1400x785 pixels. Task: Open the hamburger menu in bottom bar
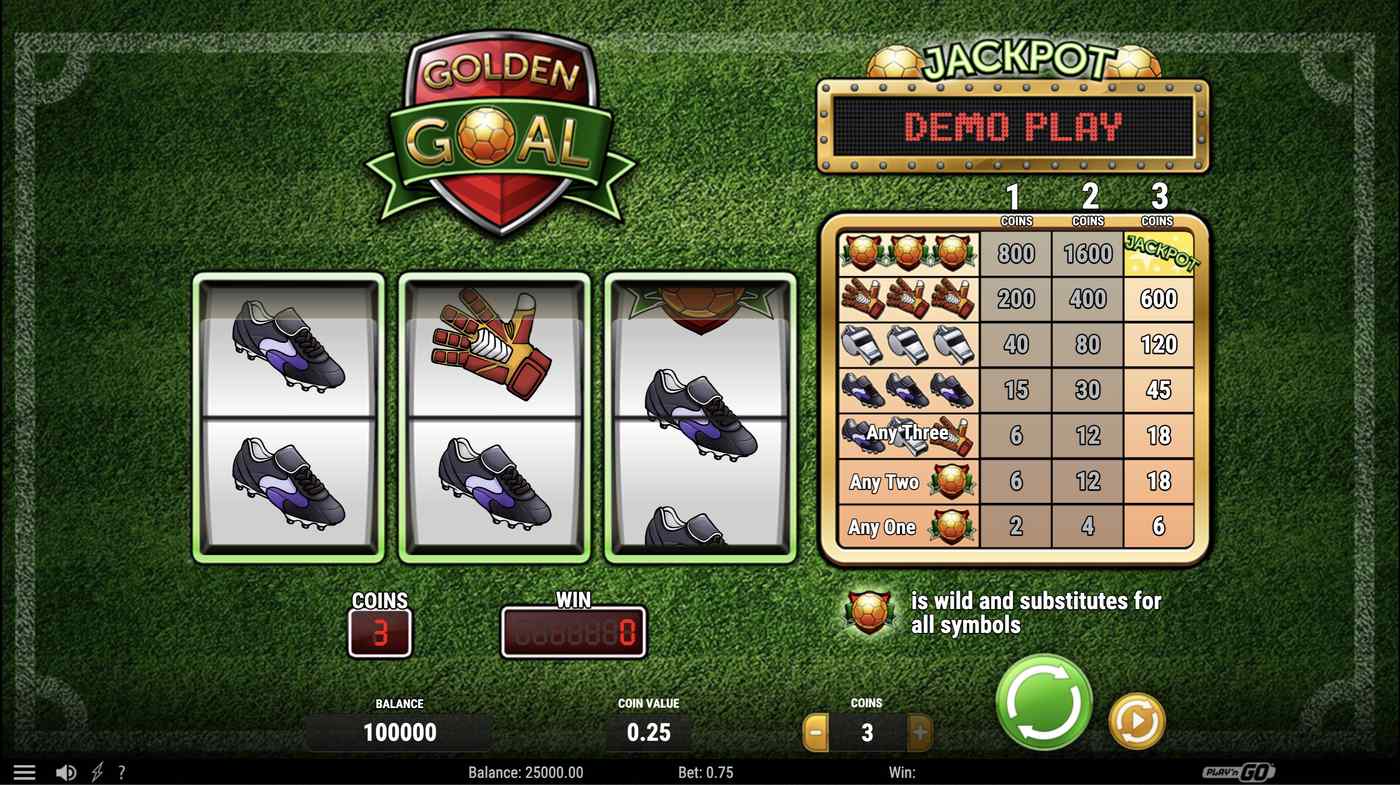click(x=24, y=771)
